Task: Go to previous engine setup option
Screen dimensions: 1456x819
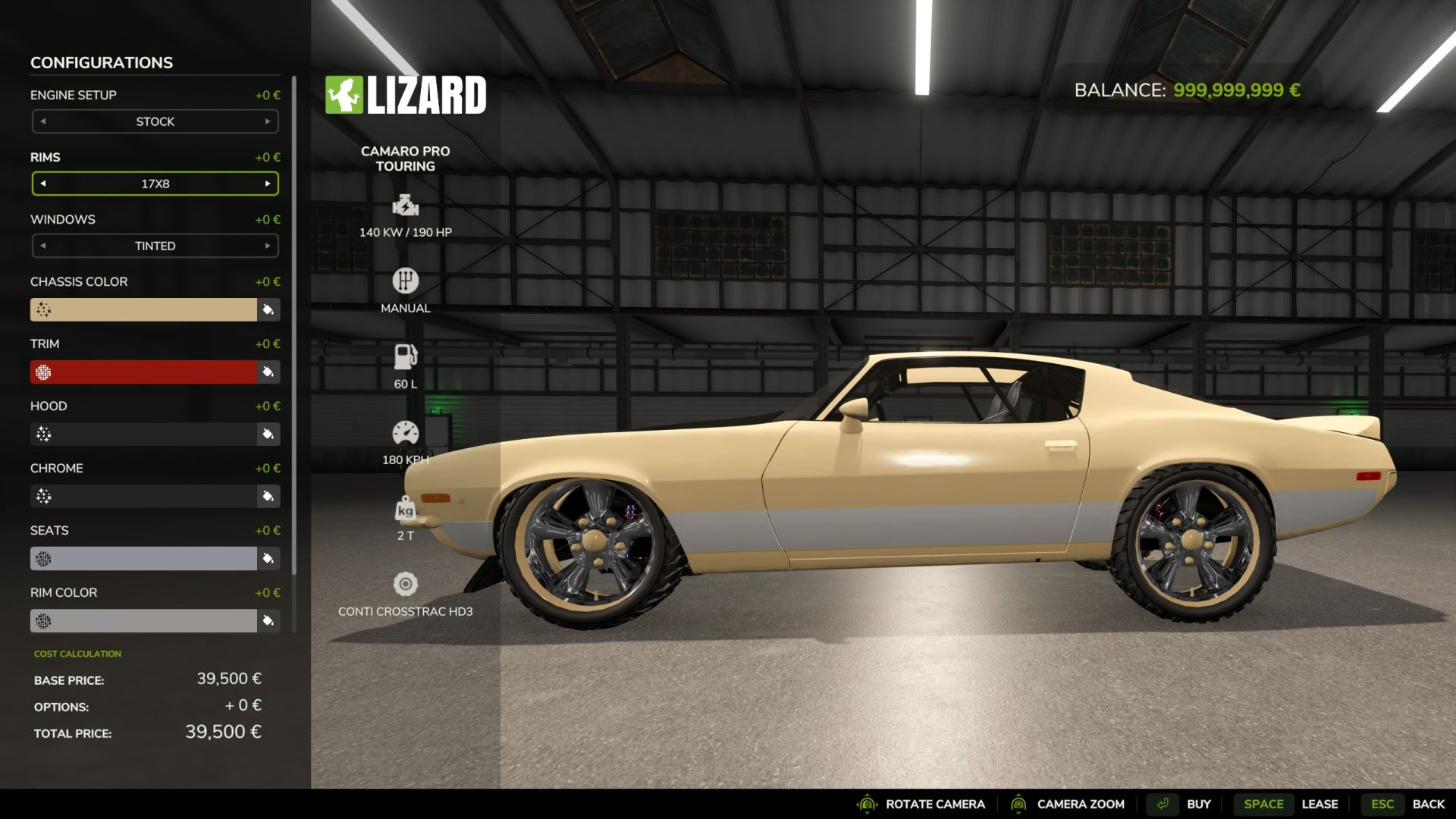Action: (43, 121)
